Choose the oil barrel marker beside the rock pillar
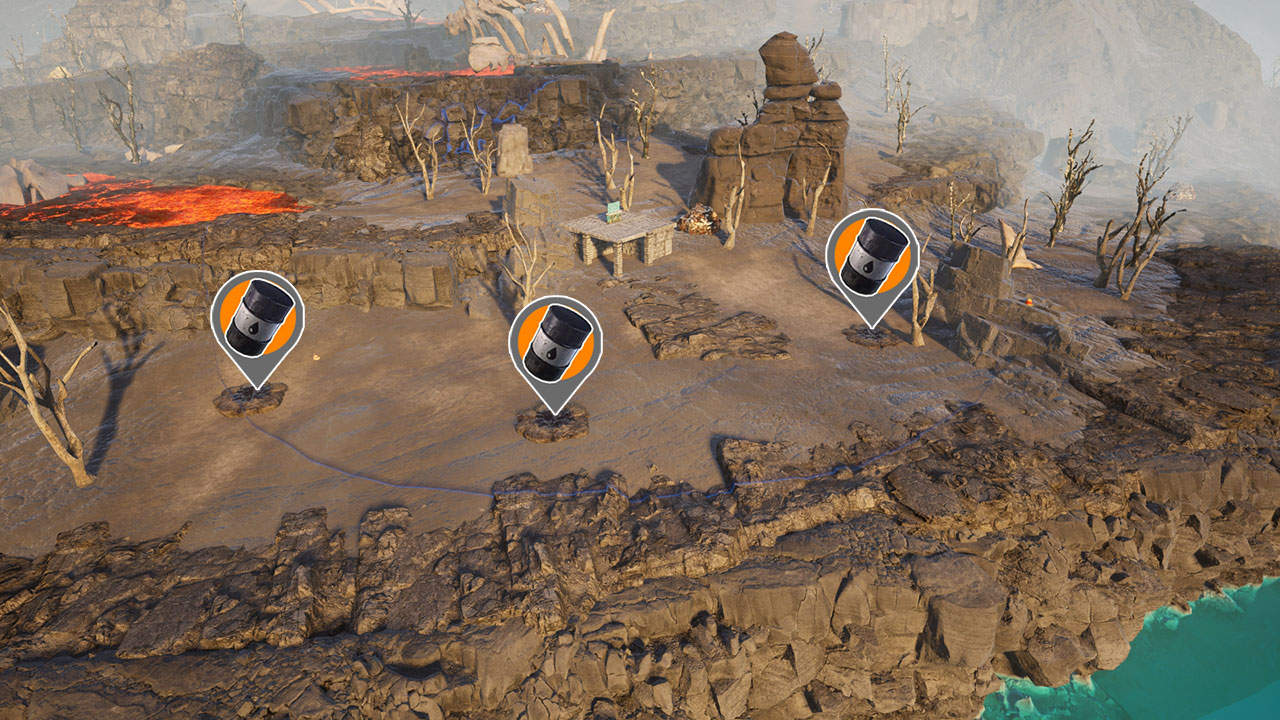Image resolution: width=1280 pixels, height=720 pixels. point(872,257)
